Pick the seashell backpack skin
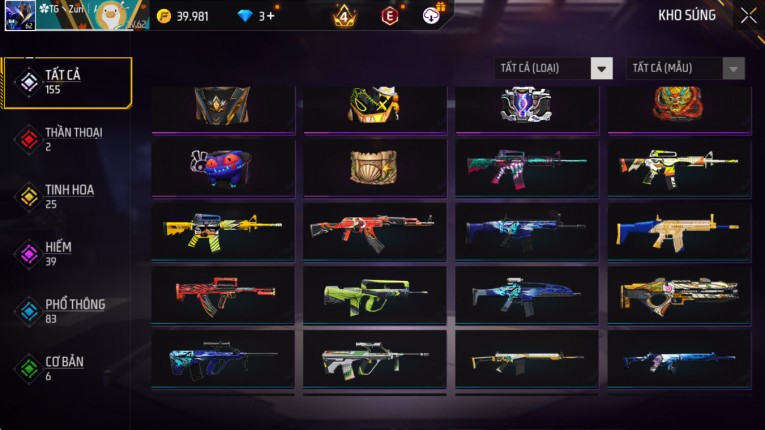The image size is (765, 430). tap(375, 167)
